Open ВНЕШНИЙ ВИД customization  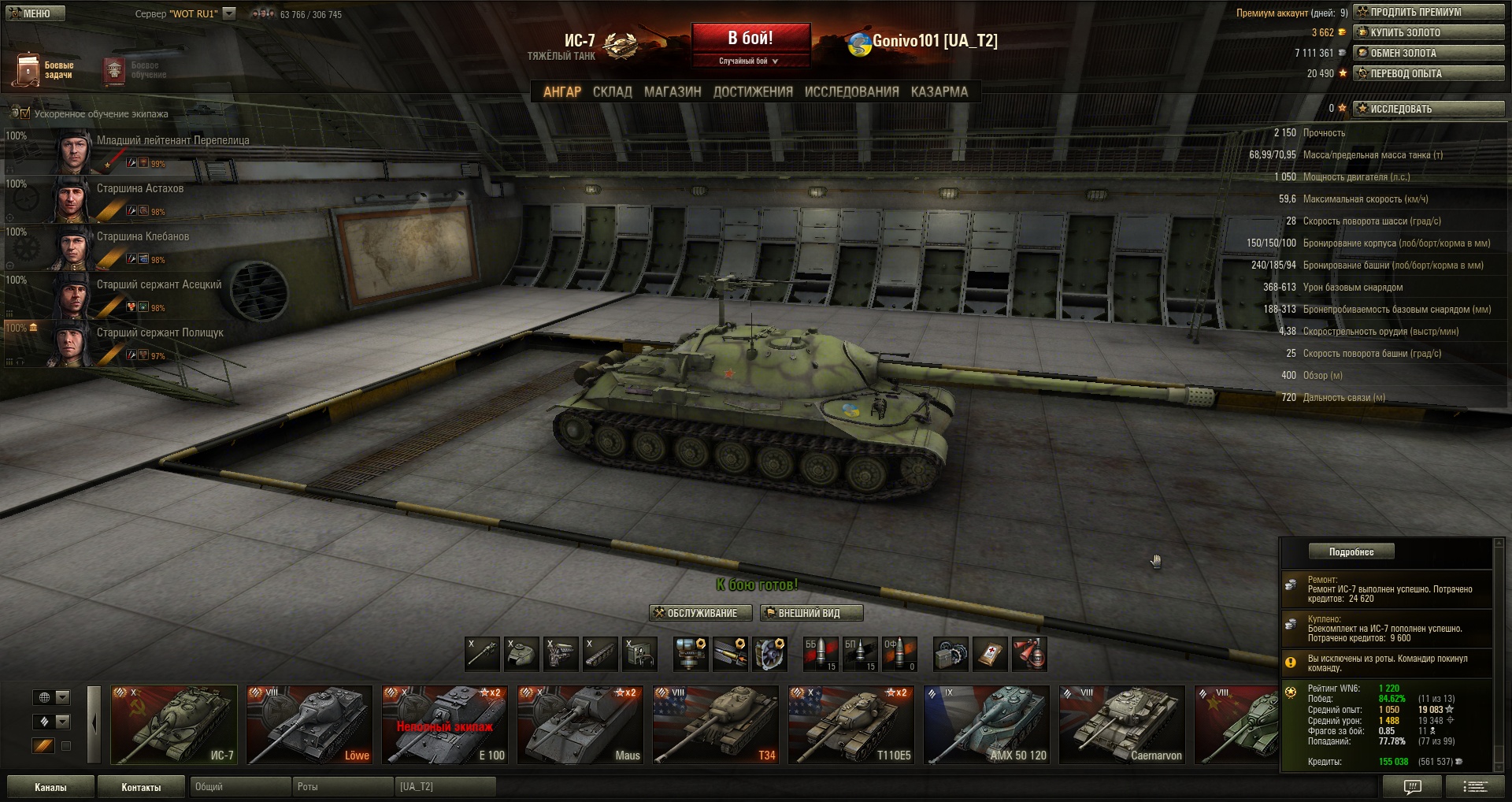click(x=811, y=613)
